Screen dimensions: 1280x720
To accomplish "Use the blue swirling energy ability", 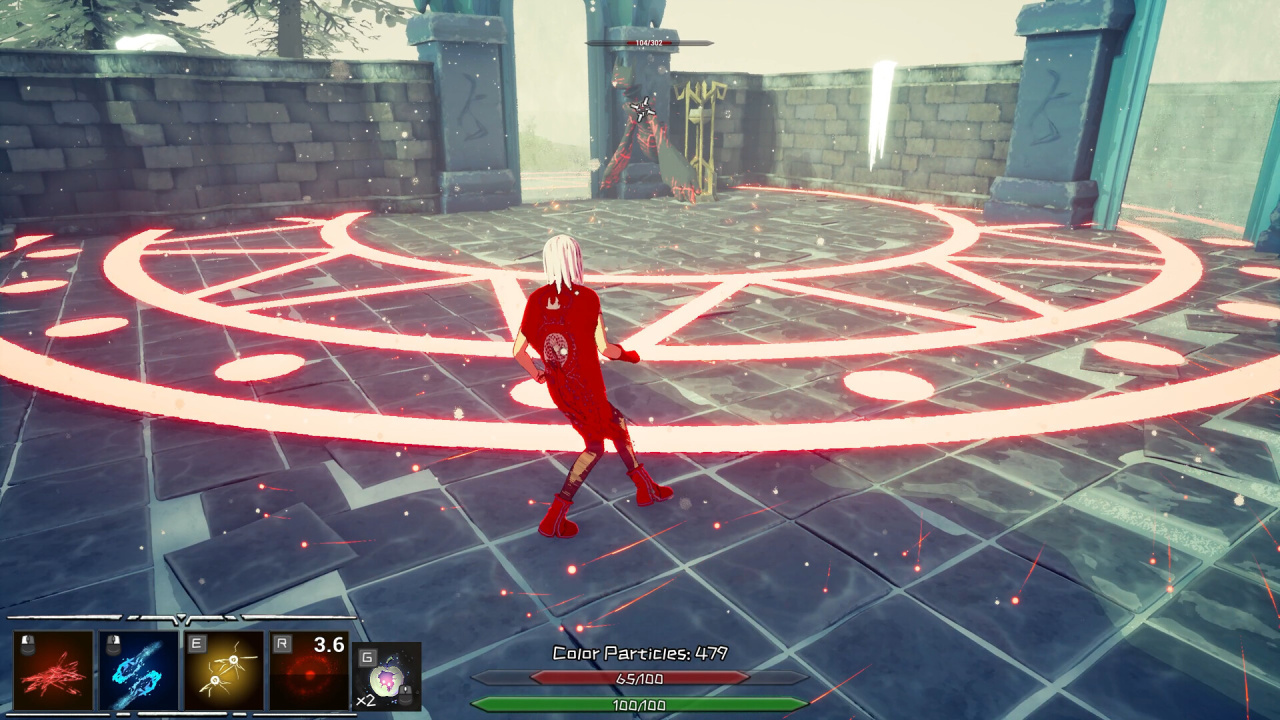I will pos(139,670).
